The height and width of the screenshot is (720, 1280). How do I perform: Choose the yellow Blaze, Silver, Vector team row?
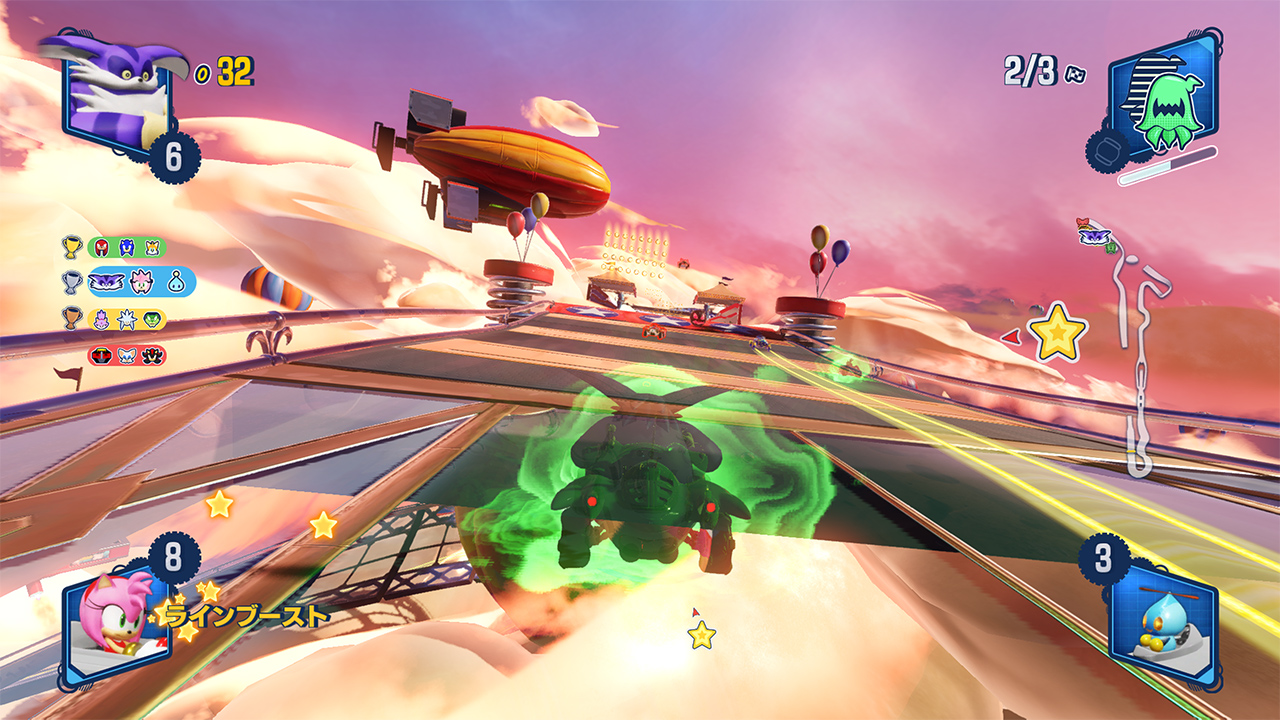(x=127, y=319)
